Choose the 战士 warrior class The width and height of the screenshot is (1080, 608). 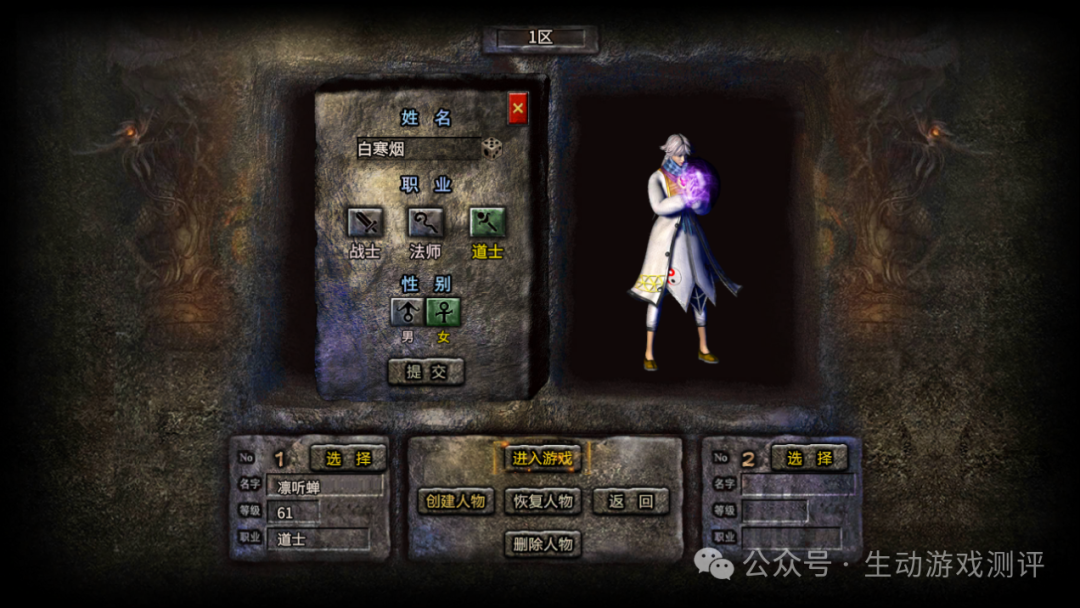tap(365, 222)
